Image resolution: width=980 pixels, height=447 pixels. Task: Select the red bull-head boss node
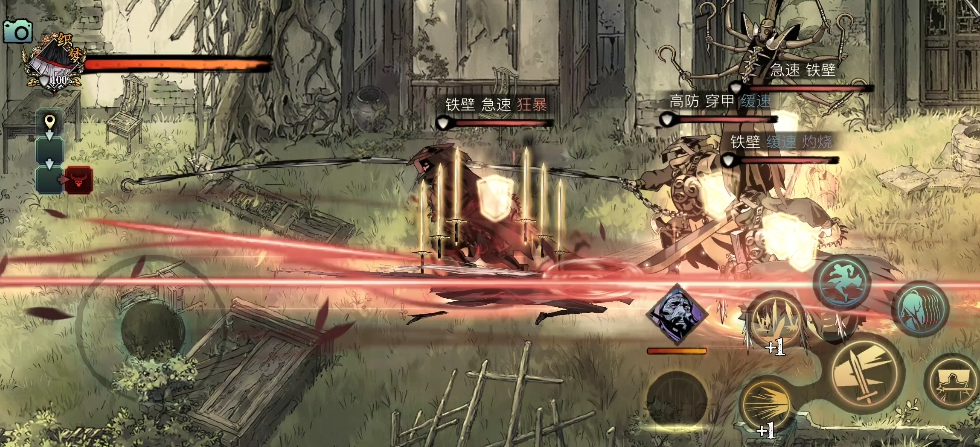point(79,180)
